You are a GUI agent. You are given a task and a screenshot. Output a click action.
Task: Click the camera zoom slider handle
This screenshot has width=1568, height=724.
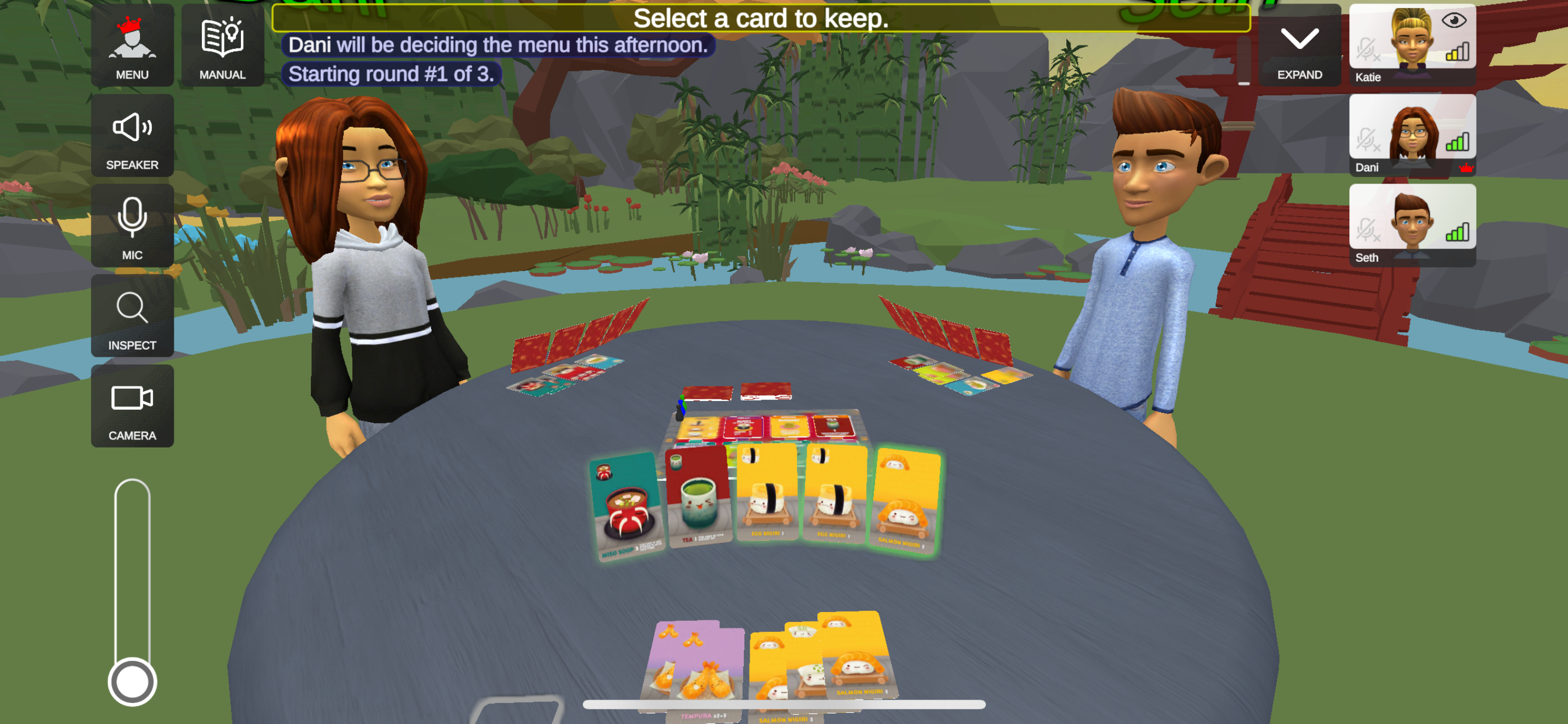point(132,681)
